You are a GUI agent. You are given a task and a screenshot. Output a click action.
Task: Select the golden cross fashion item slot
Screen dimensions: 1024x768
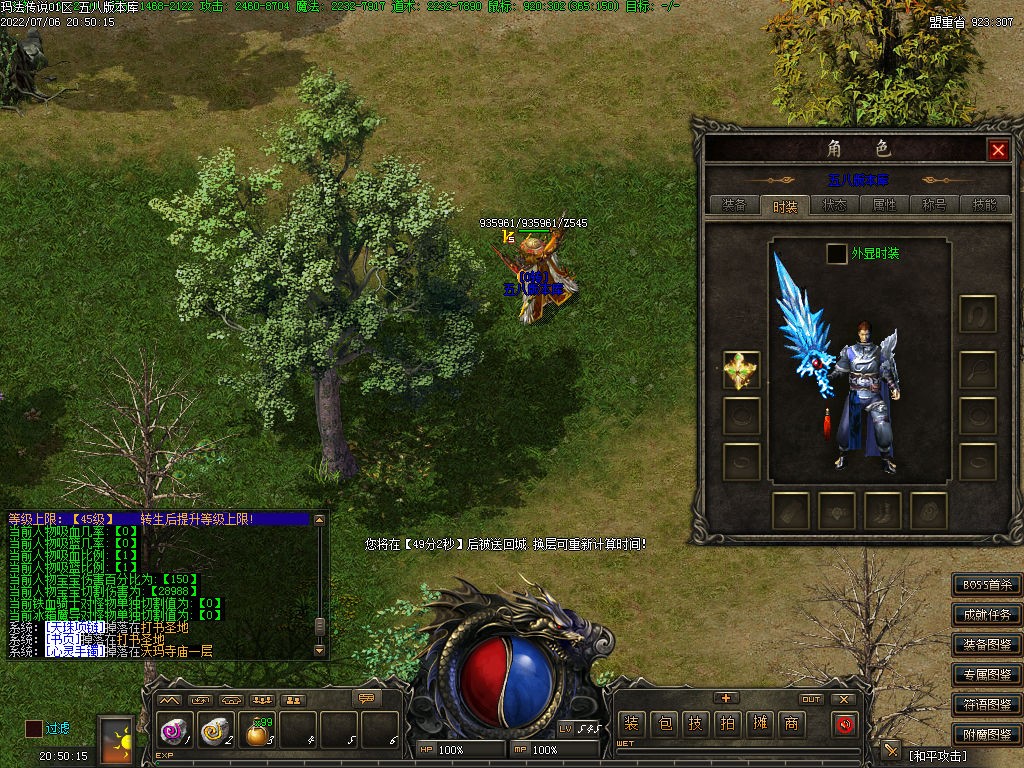(x=741, y=370)
